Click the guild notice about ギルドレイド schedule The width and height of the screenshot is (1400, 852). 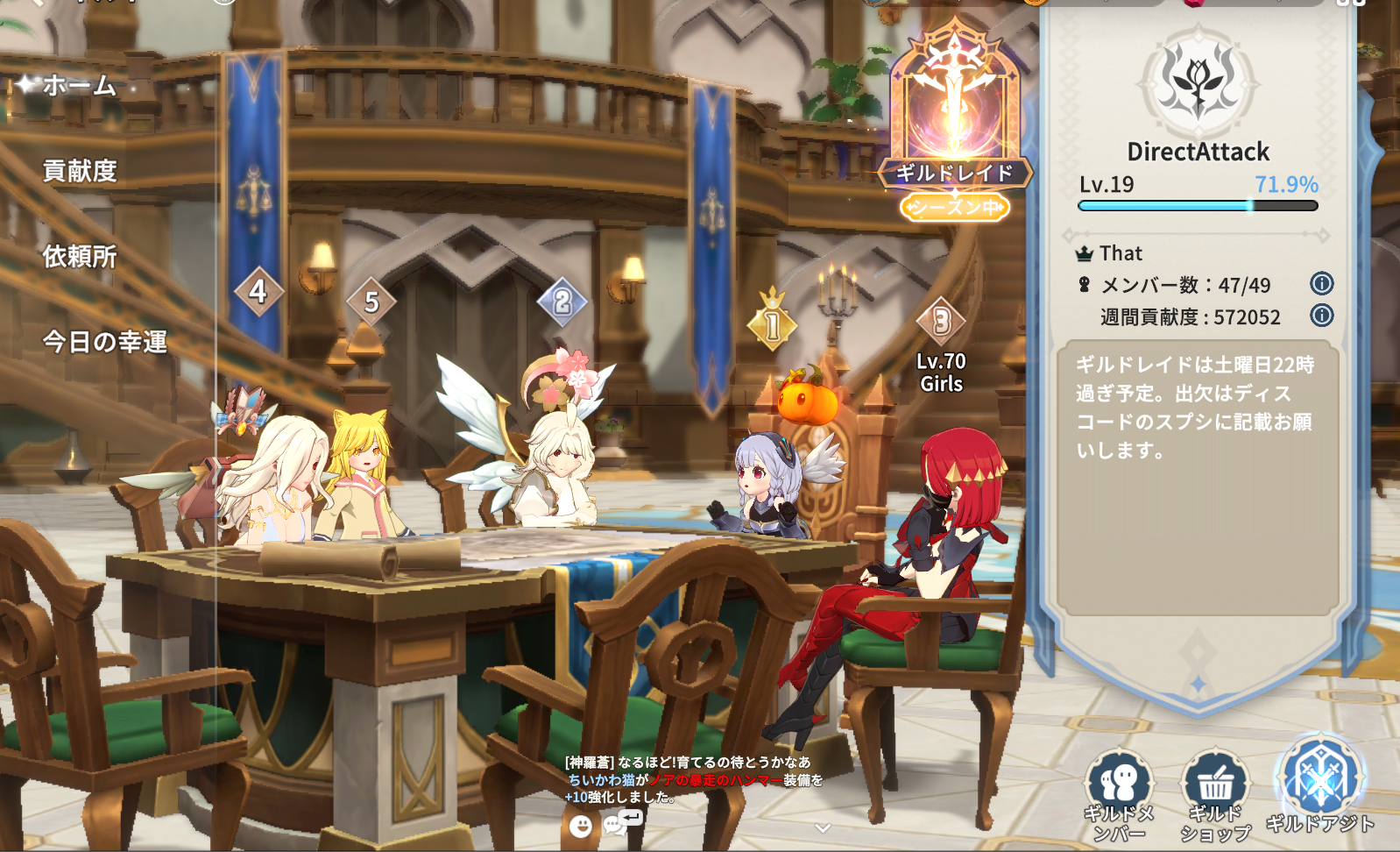1197,408
